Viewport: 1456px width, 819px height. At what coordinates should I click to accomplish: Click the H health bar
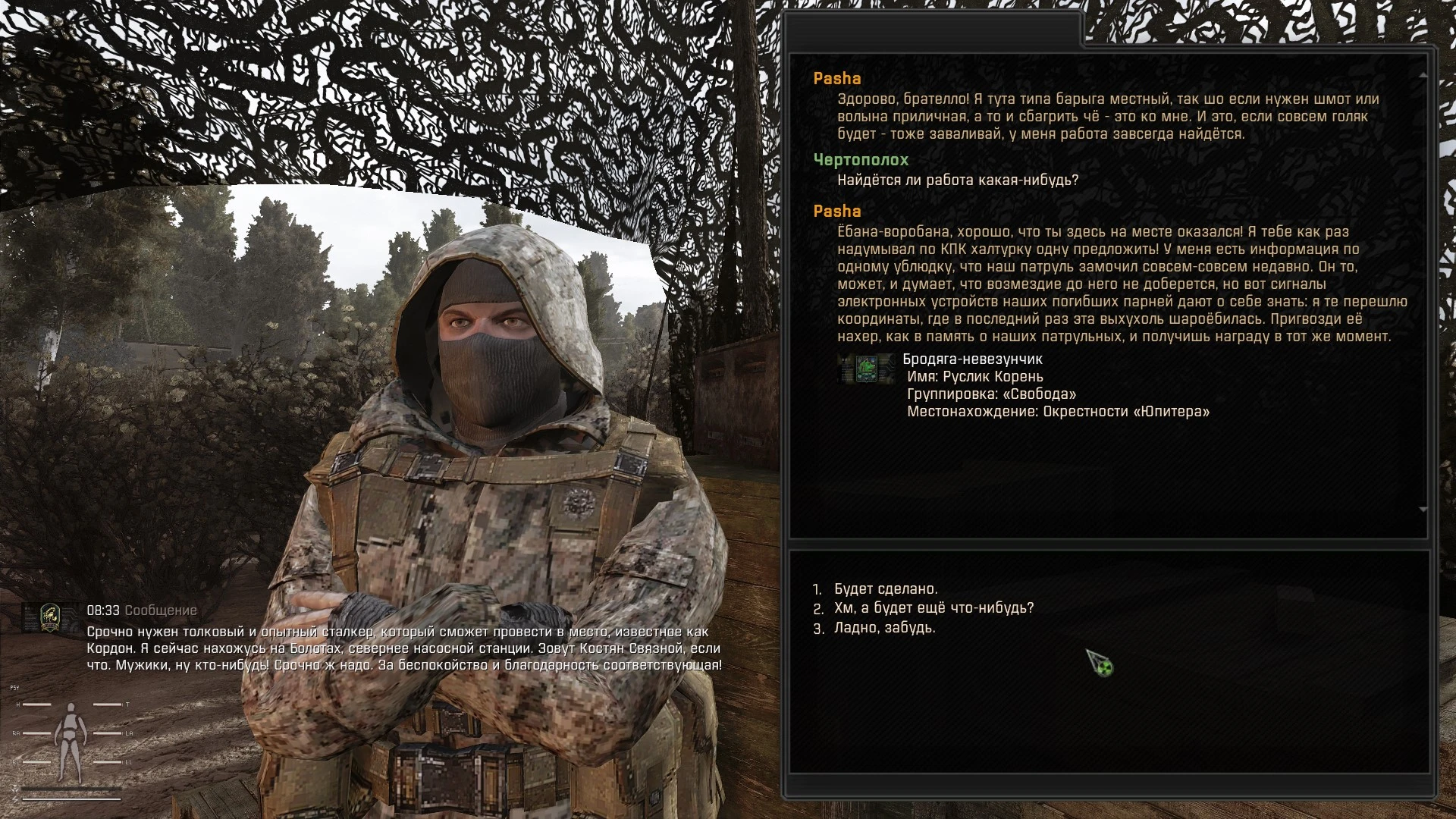[x=38, y=704]
